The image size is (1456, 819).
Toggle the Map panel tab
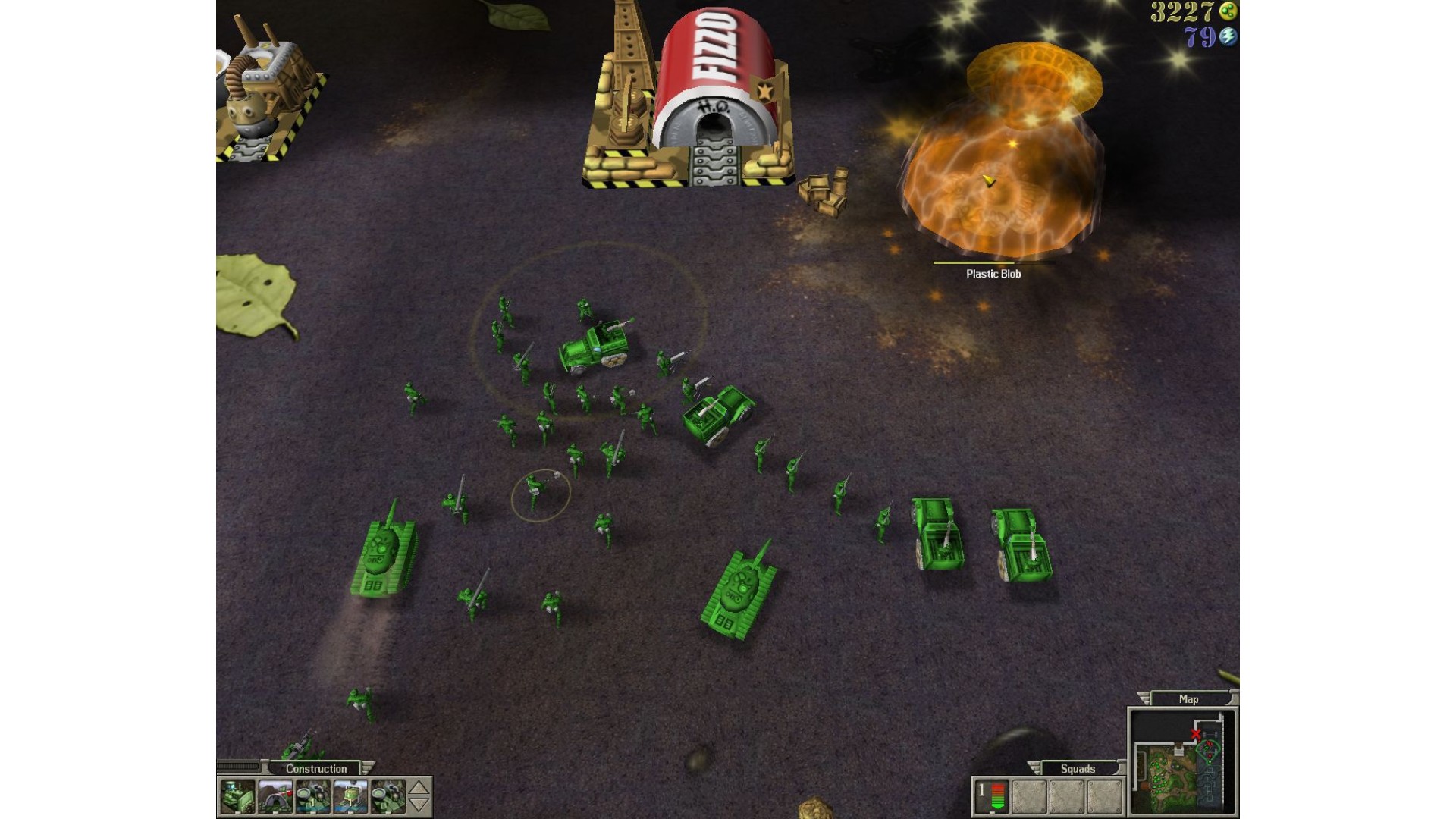pyautogui.click(x=1188, y=699)
